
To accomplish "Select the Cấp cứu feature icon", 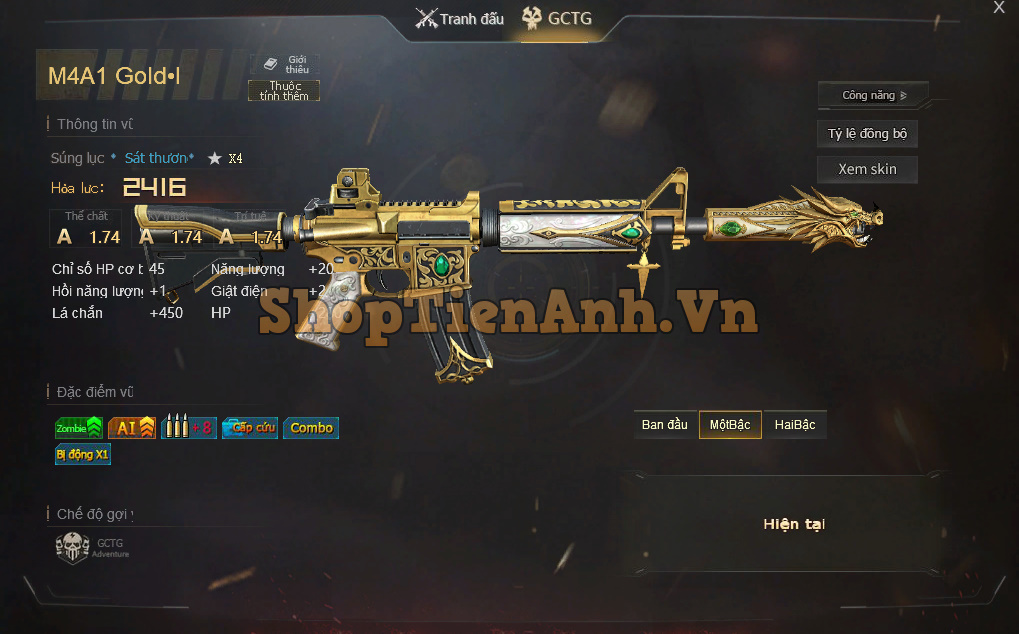I will [x=249, y=428].
